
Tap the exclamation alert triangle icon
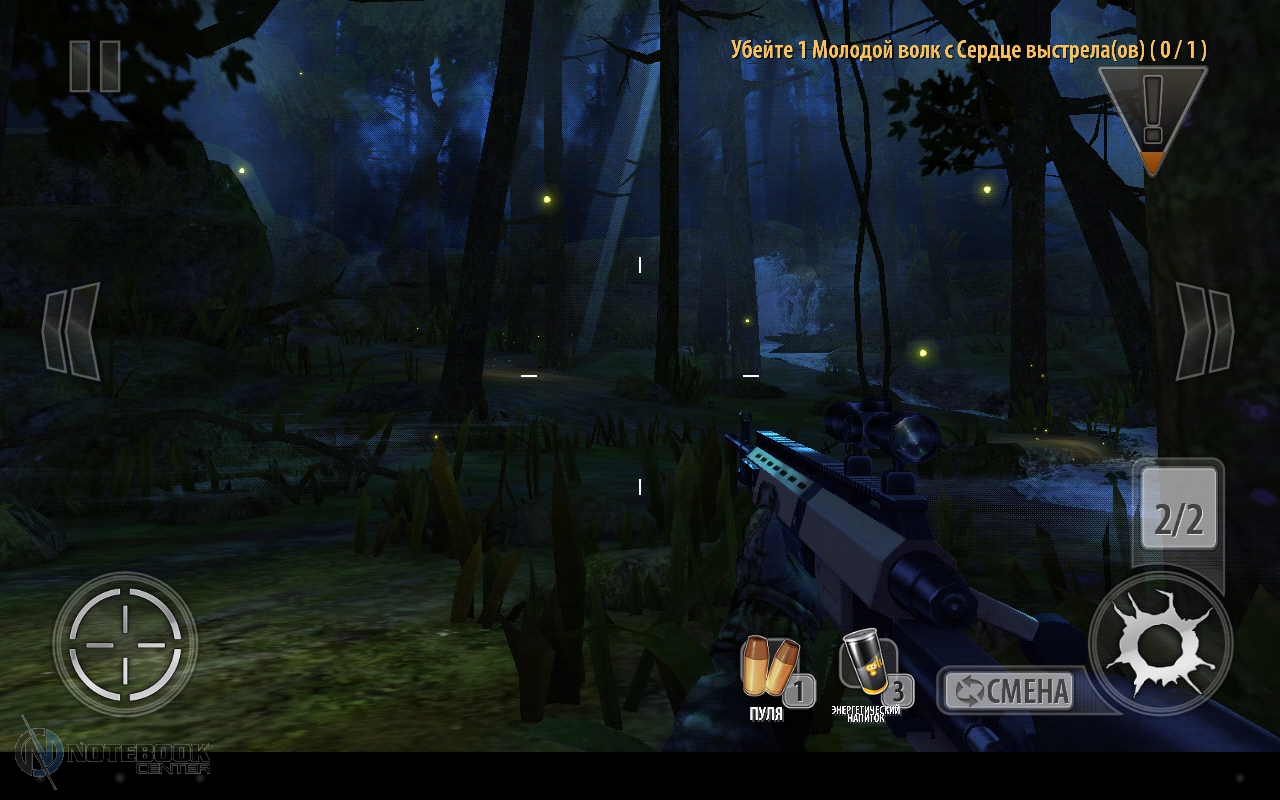[x=1152, y=115]
